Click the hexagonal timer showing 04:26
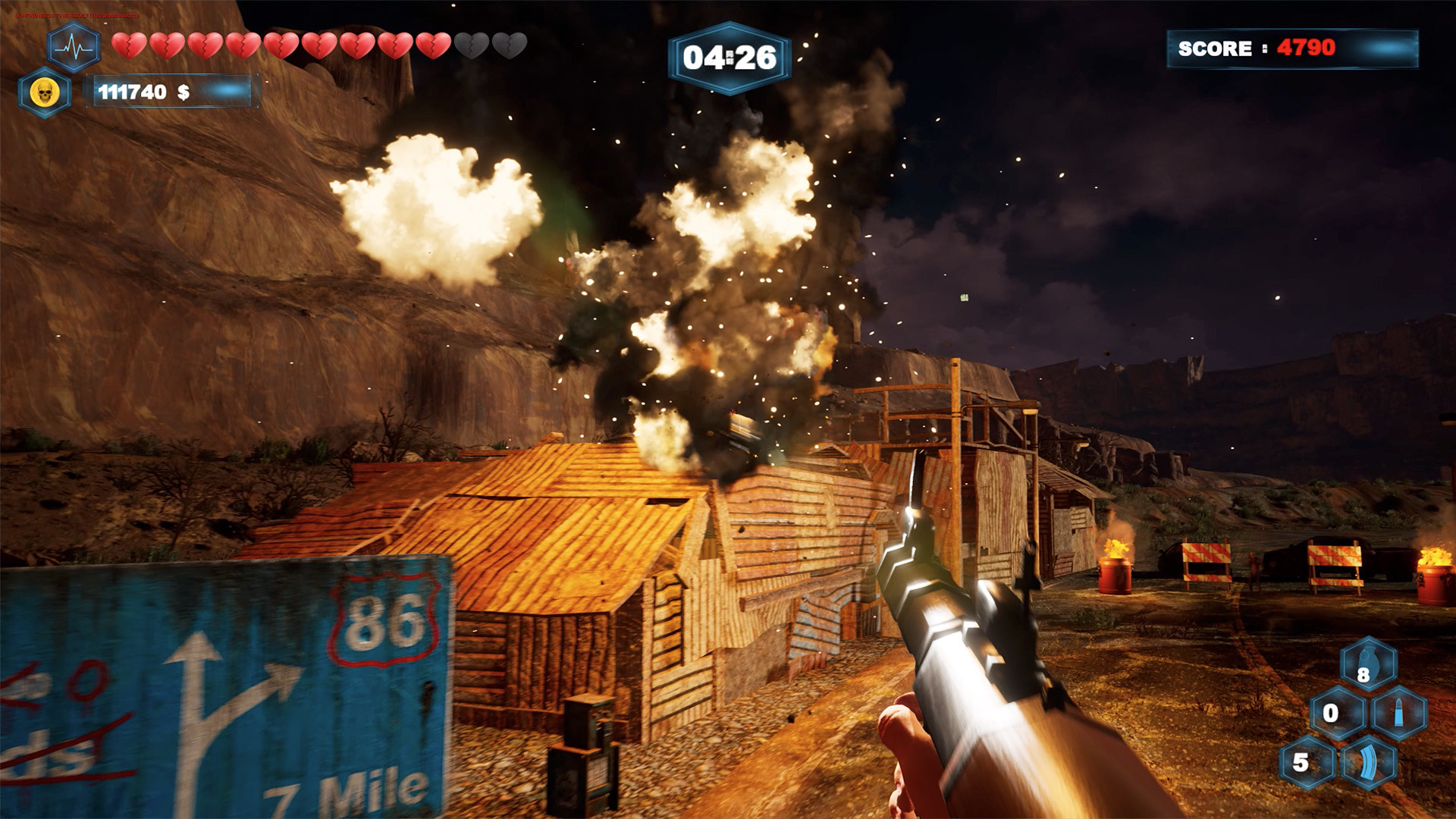Screen dimensions: 1456x819 tap(730, 55)
